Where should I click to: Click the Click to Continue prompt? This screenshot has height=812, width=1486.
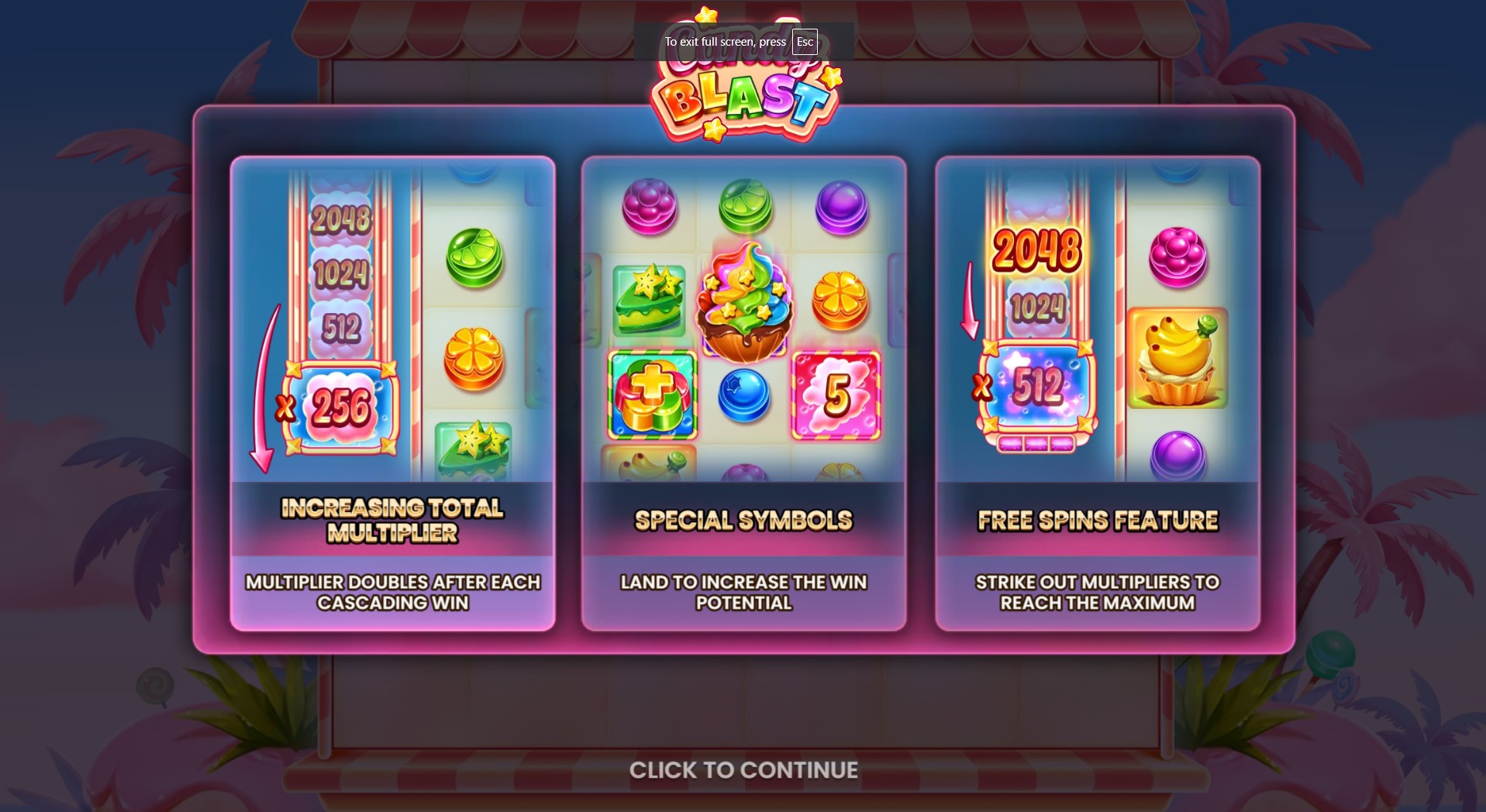[743, 769]
